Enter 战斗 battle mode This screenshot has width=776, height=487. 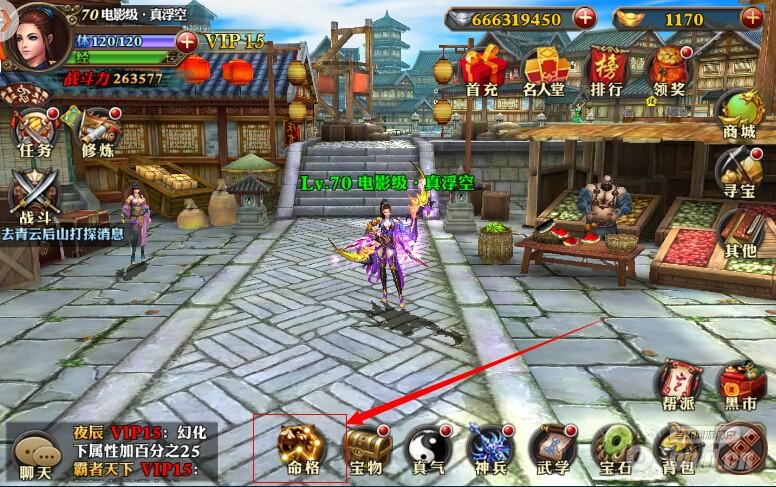point(31,195)
